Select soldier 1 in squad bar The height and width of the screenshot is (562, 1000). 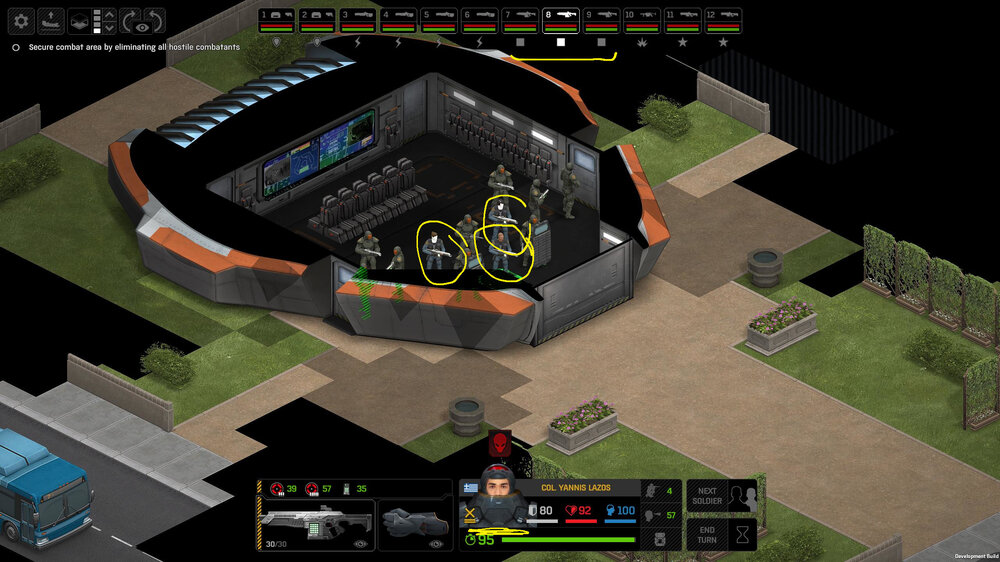(x=276, y=18)
